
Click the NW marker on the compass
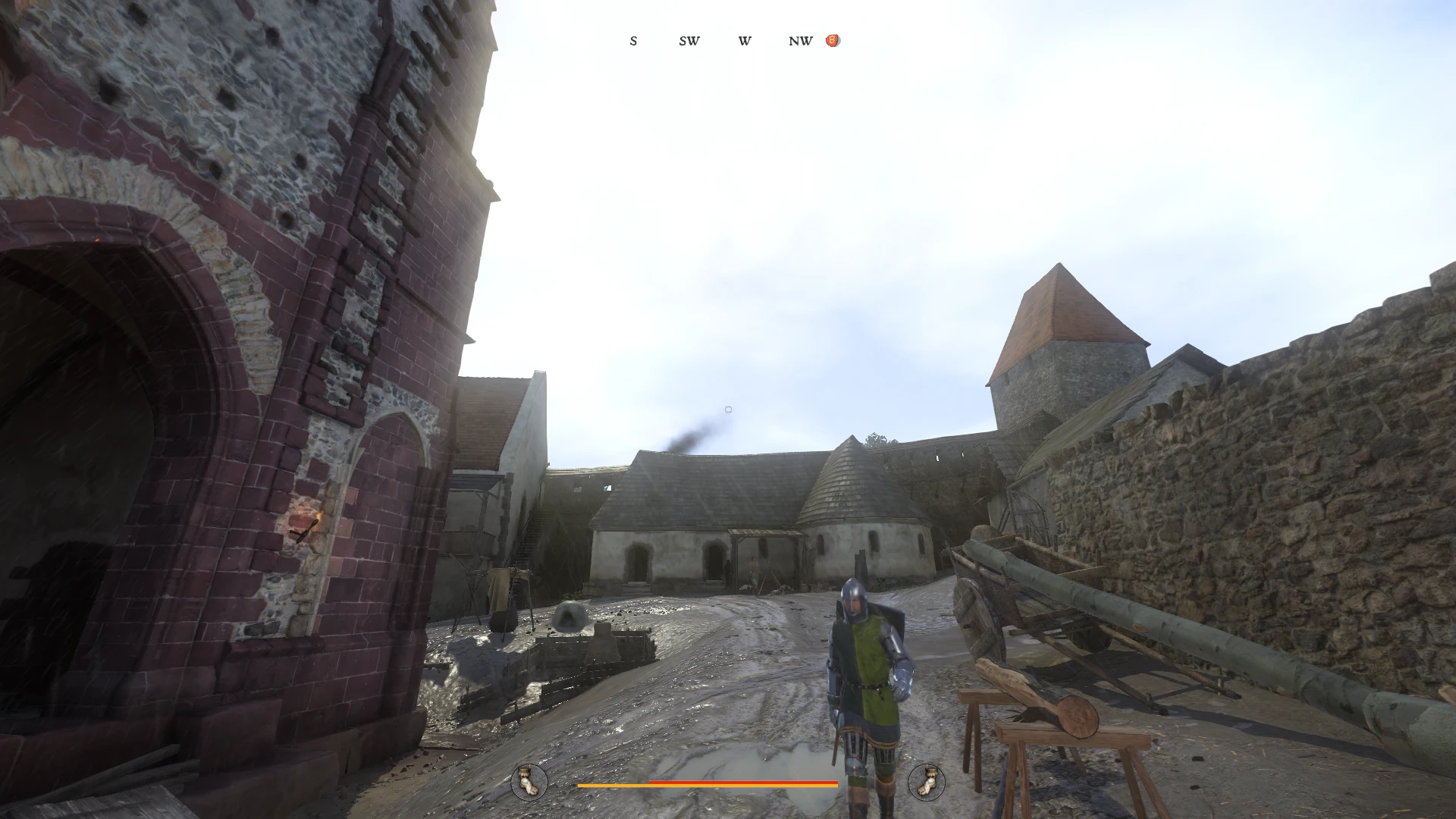pyautogui.click(x=799, y=42)
